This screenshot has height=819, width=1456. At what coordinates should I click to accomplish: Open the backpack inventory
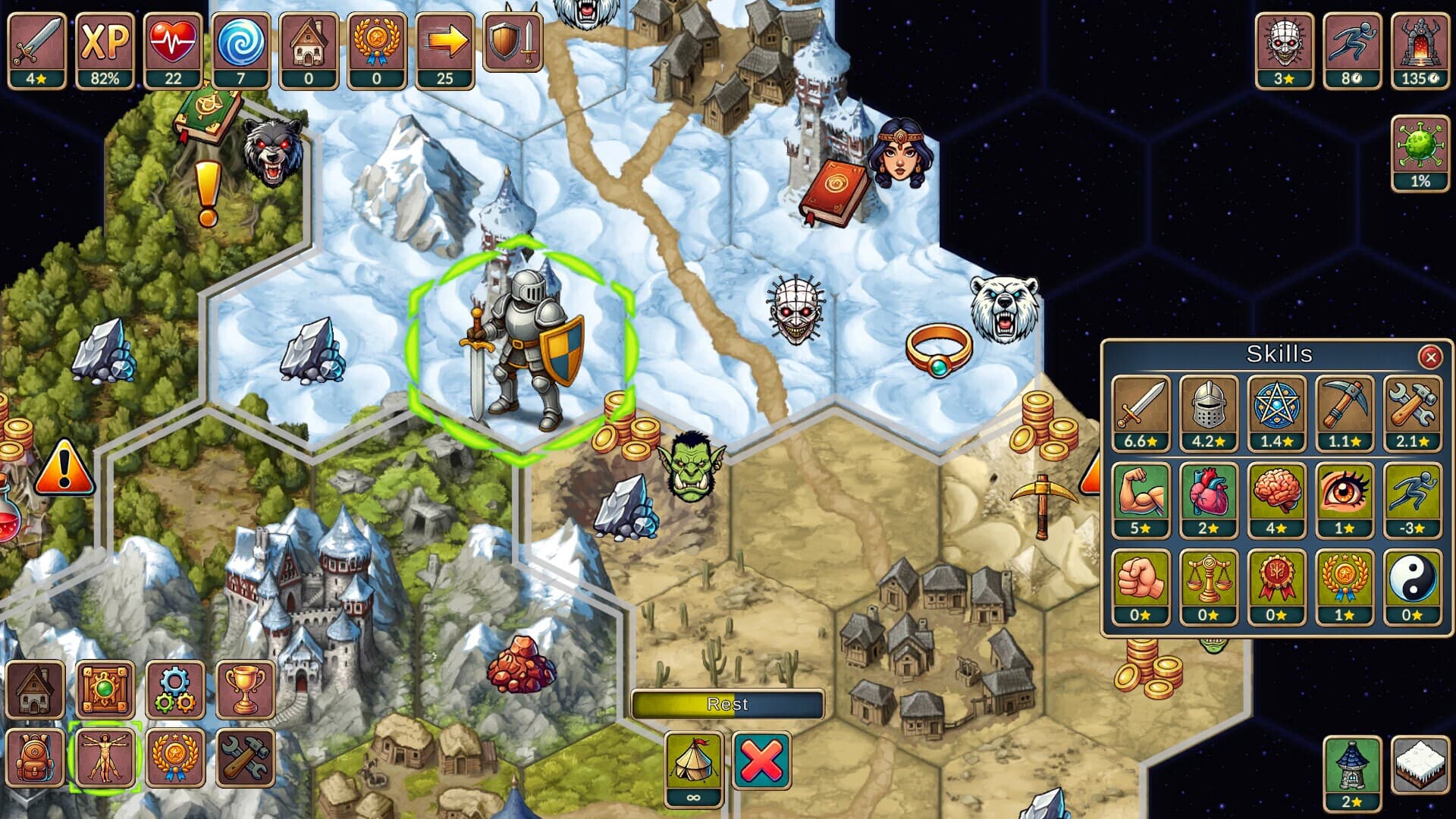(x=35, y=758)
